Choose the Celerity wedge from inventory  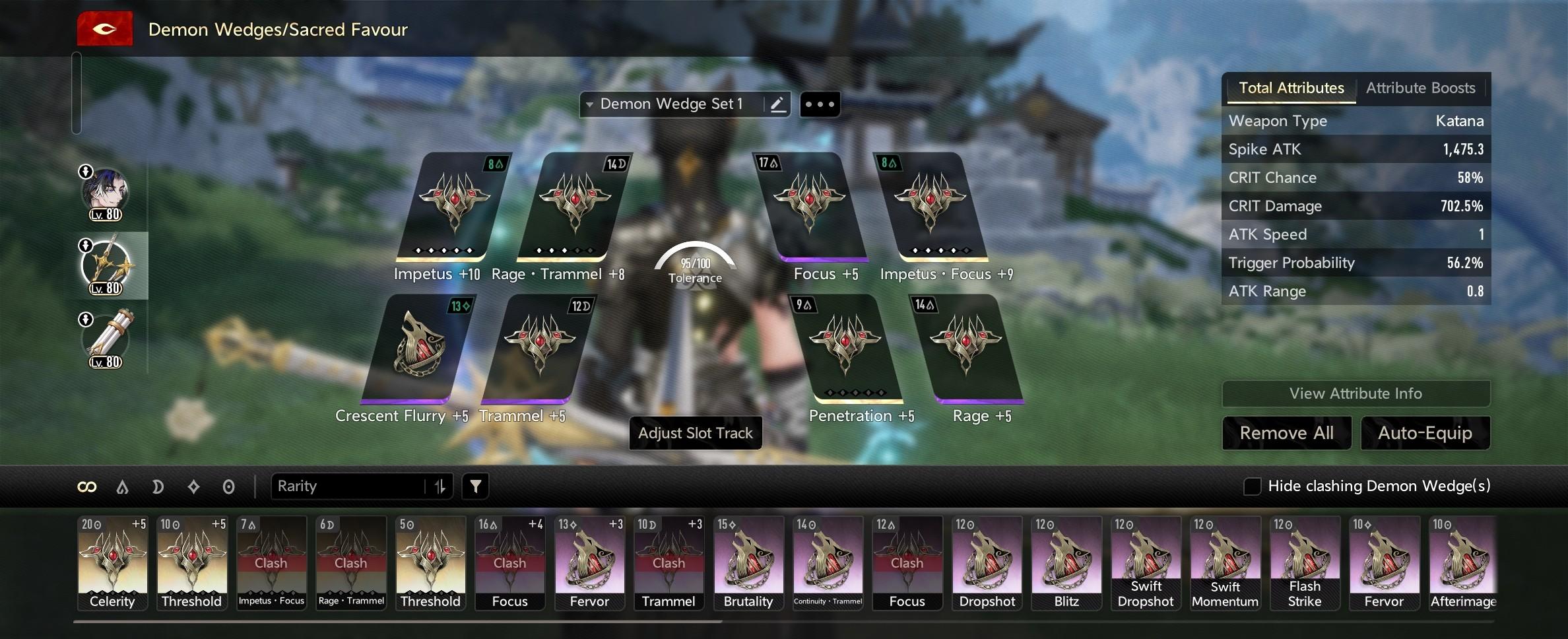(x=113, y=562)
